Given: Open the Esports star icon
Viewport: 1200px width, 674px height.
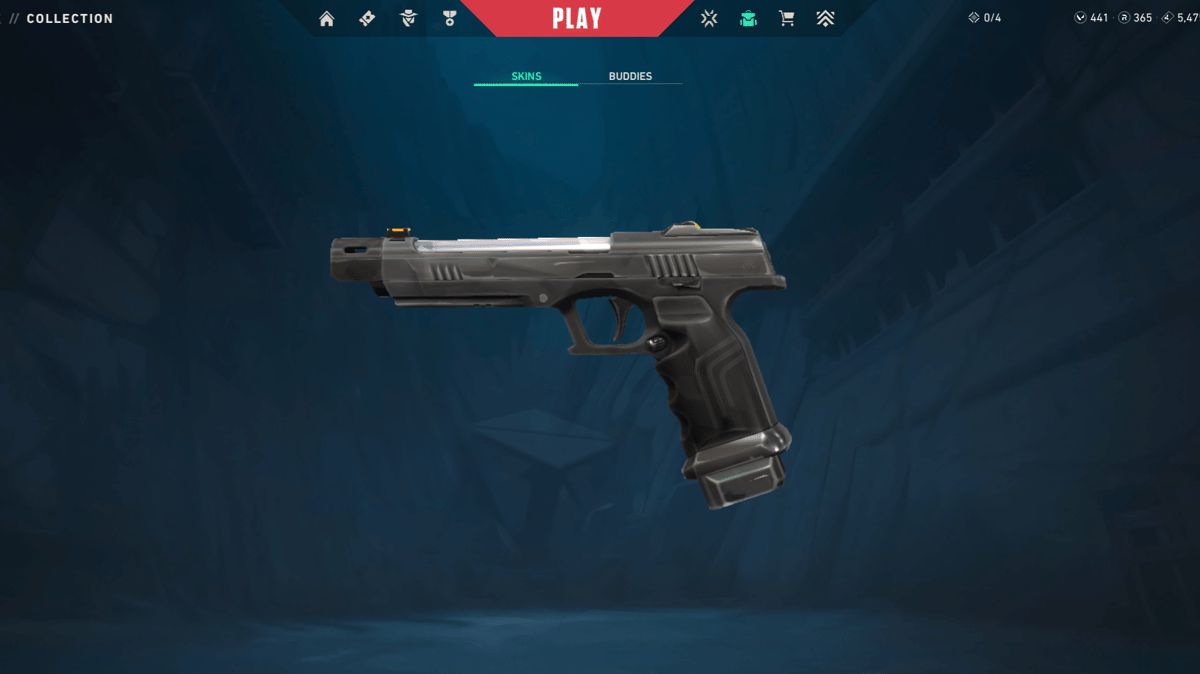Looking at the screenshot, I should click(709, 18).
